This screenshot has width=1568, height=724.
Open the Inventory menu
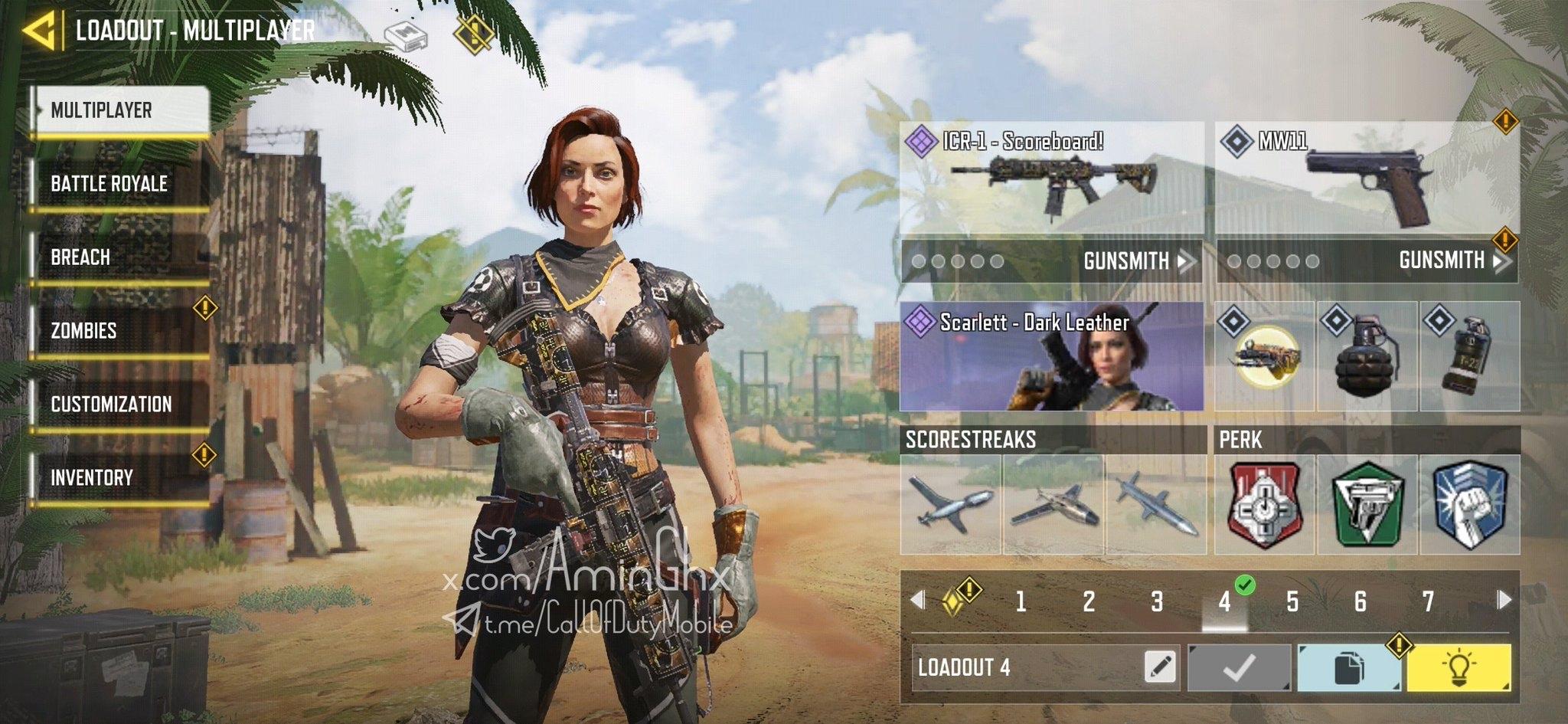pyautogui.click(x=119, y=478)
